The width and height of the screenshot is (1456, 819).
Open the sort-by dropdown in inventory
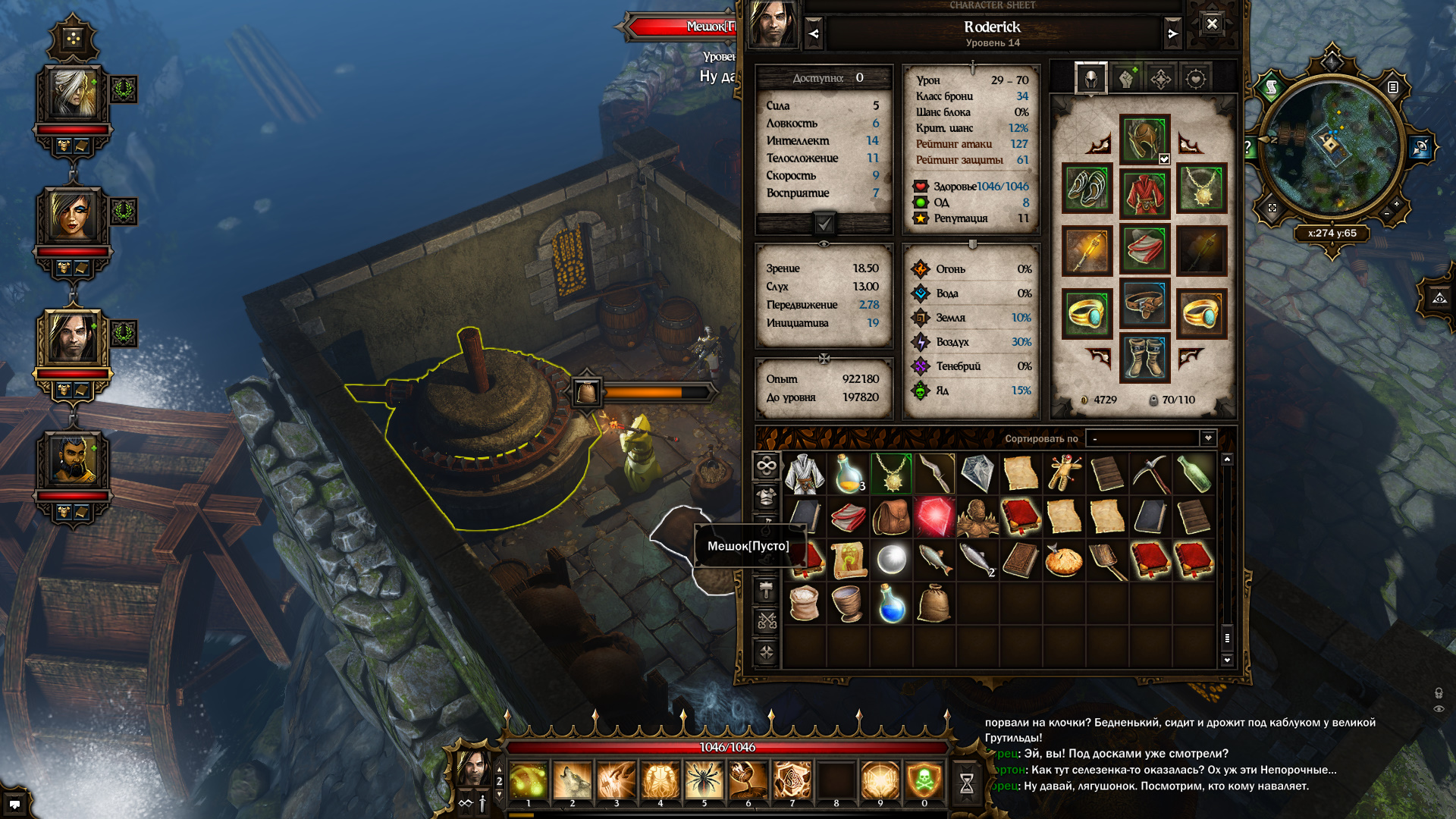[1208, 438]
